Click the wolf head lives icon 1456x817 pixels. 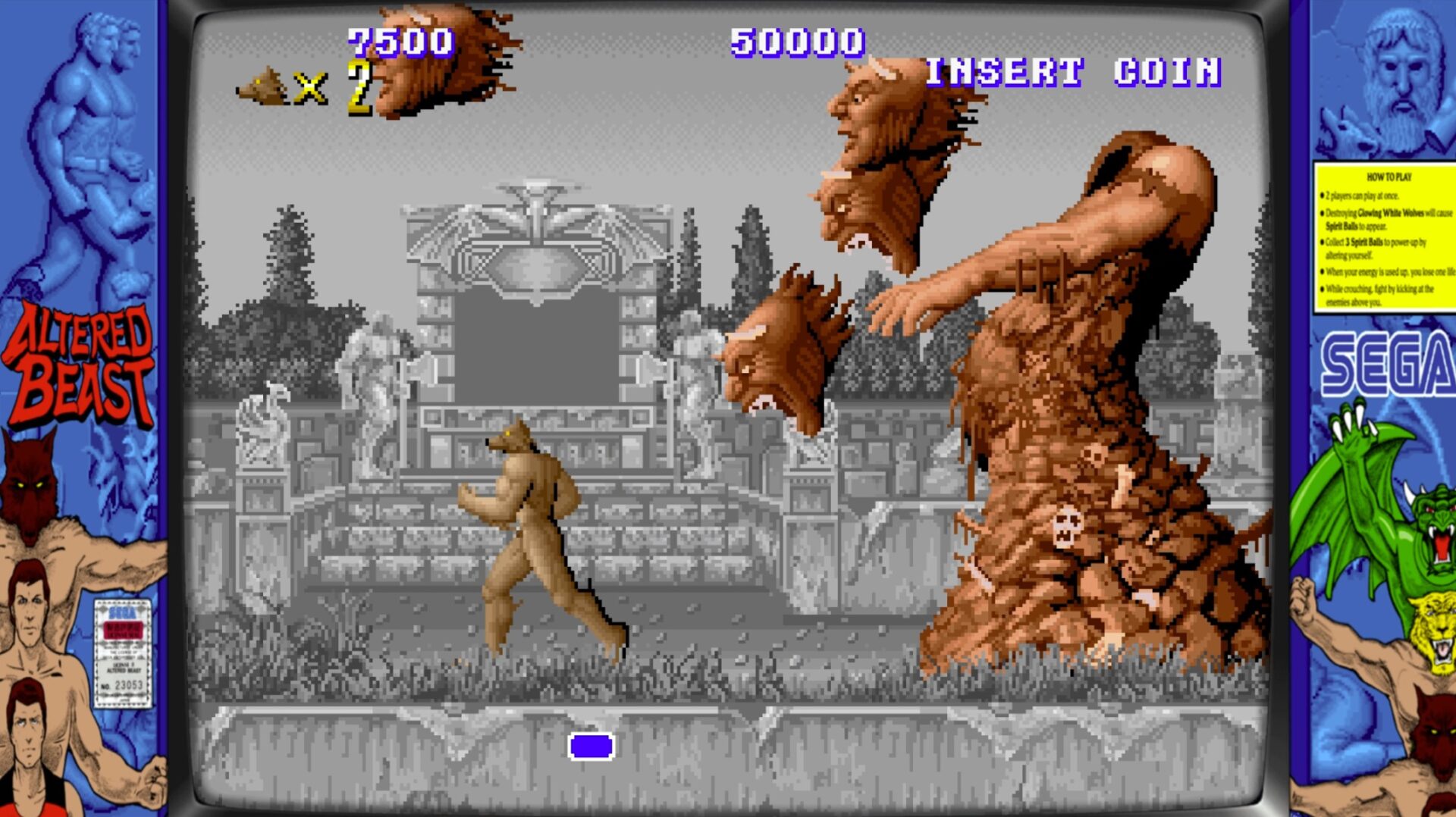[264, 87]
